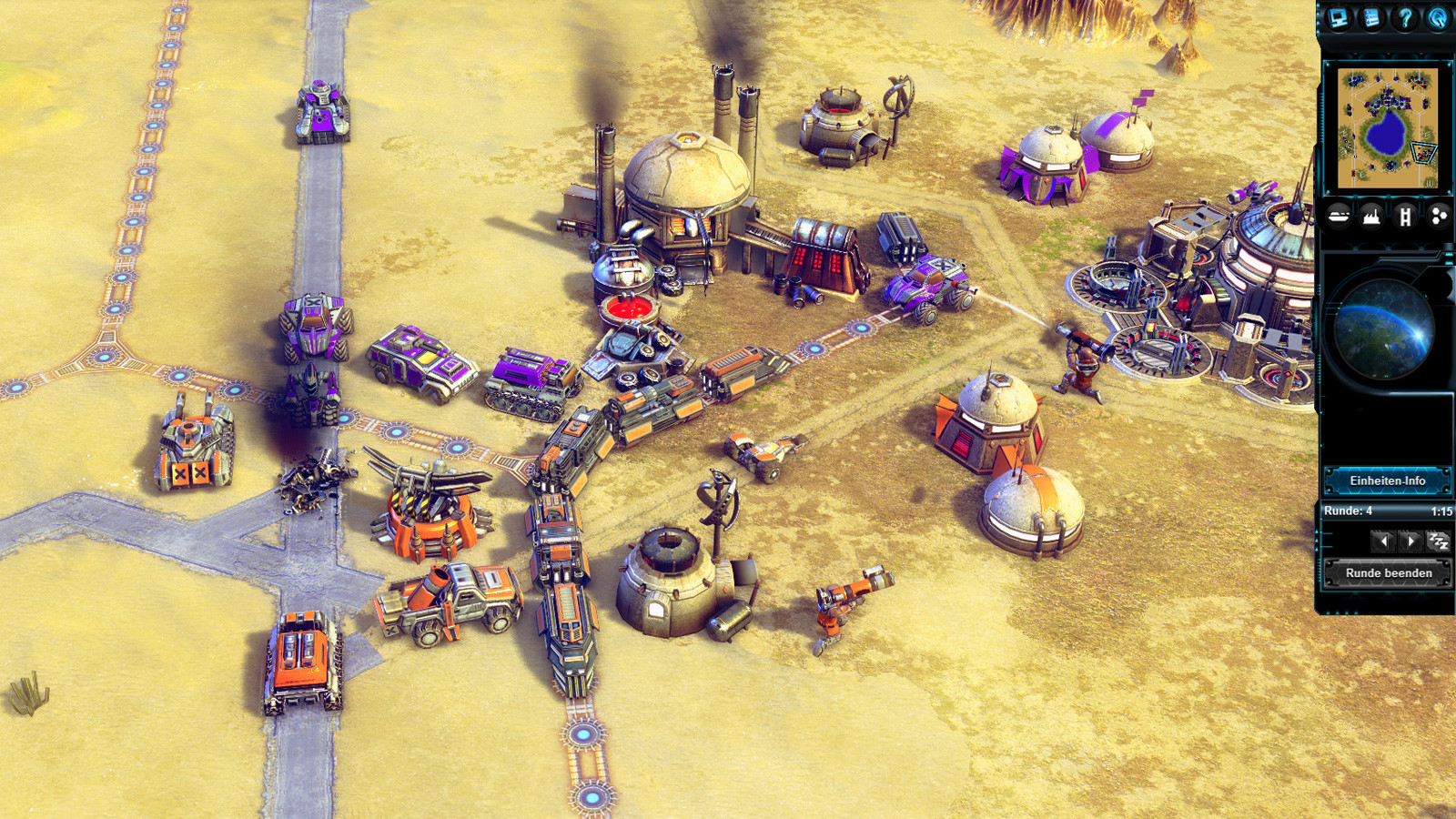End the turn with Runde beenden
The height and width of the screenshot is (819, 1456).
(x=1389, y=572)
